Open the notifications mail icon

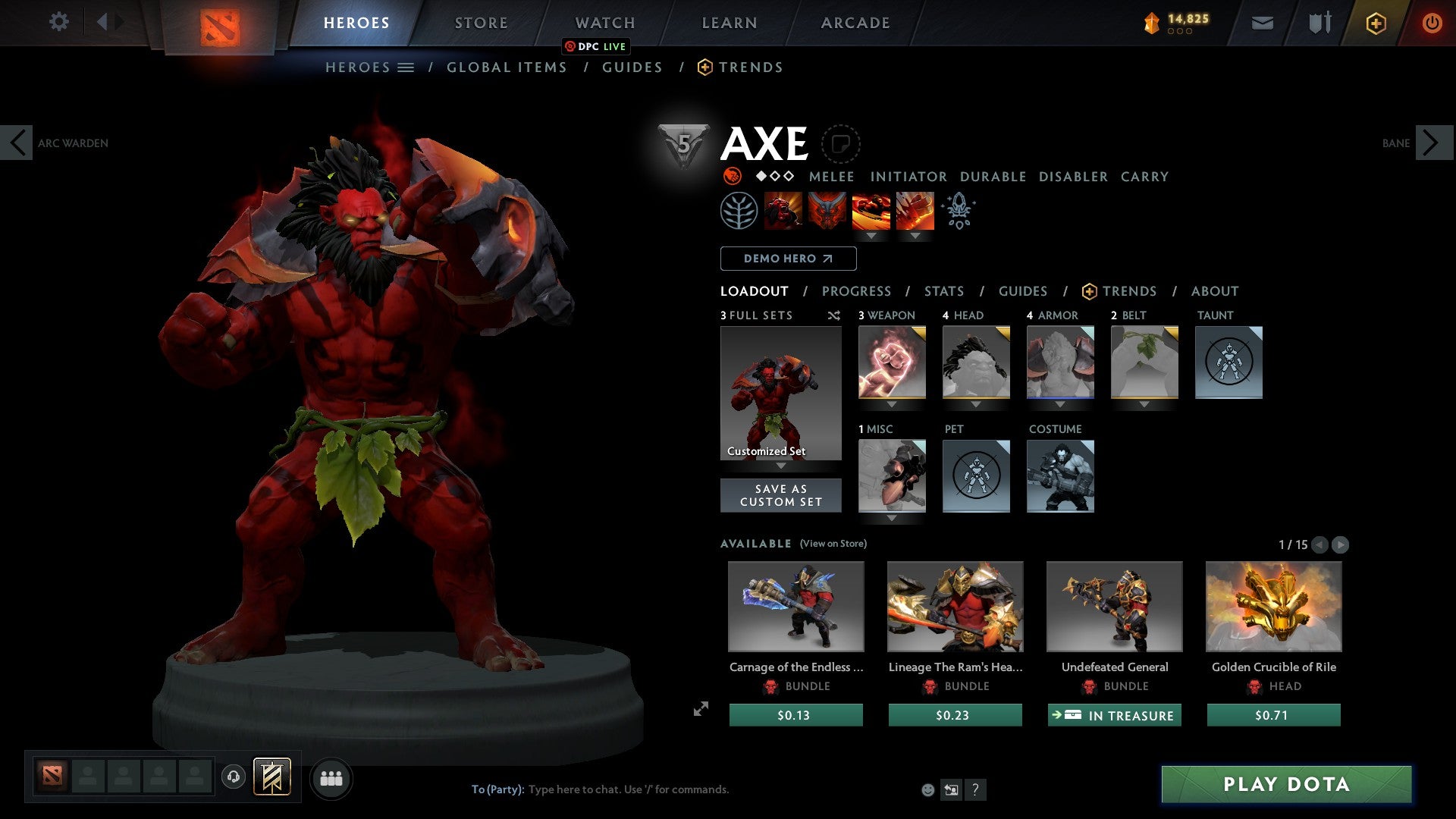click(x=1263, y=22)
